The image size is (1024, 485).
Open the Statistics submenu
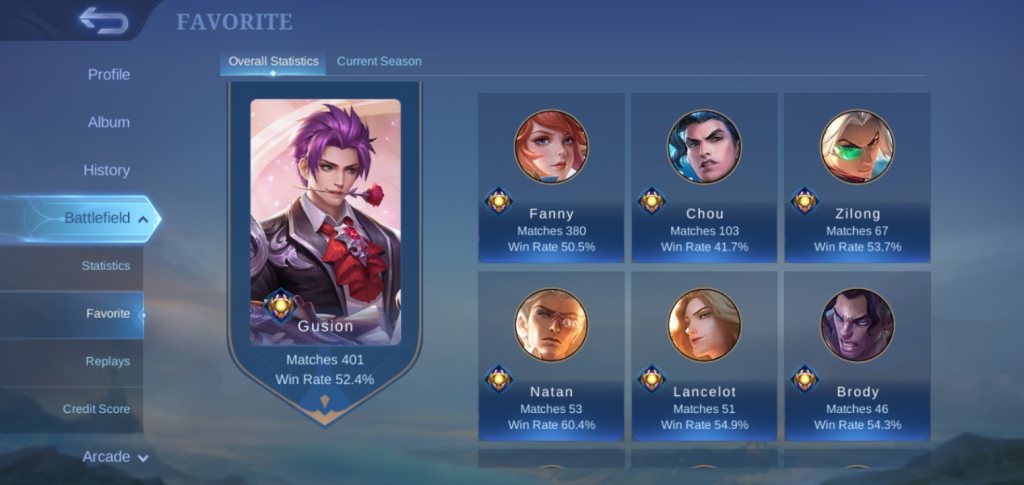coord(106,266)
